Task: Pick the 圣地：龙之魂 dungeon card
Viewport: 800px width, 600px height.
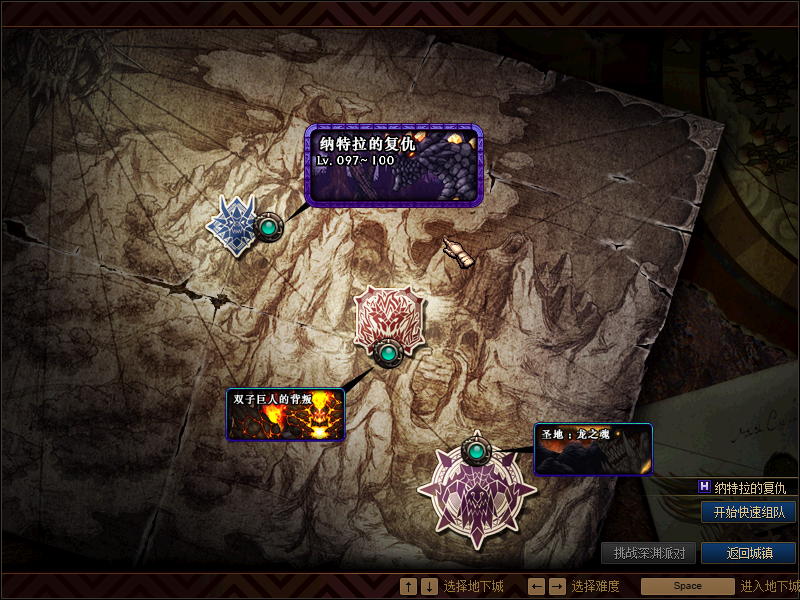Action: [x=593, y=449]
